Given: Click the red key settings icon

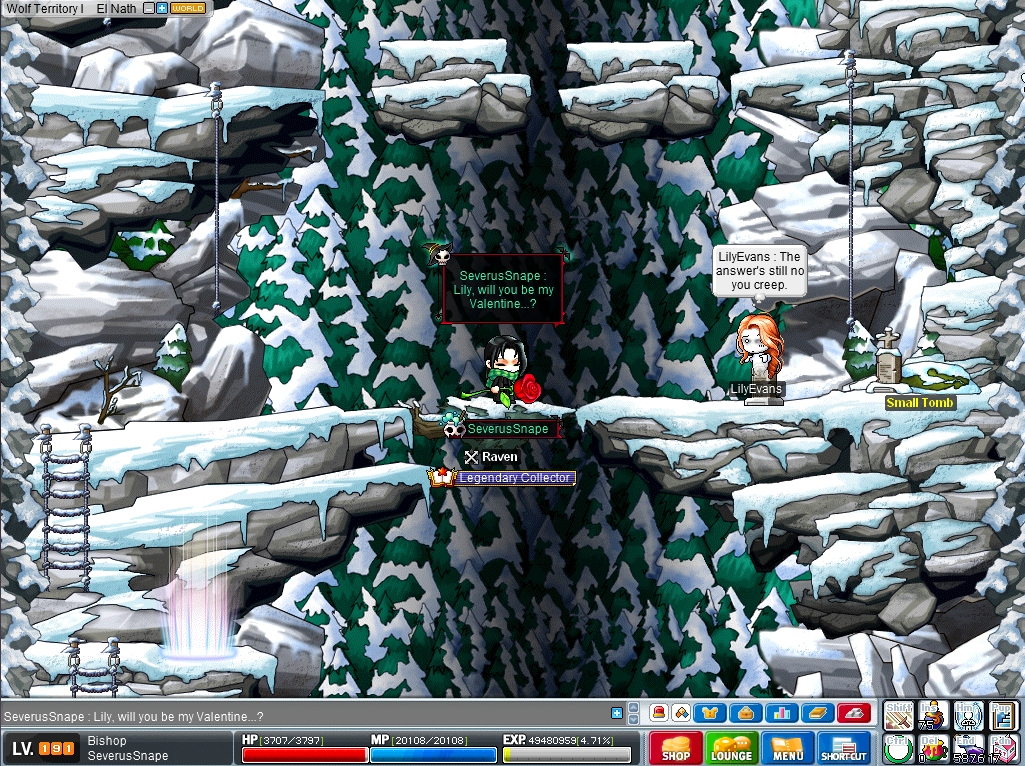Looking at the screenshot, I should [853, 713].
